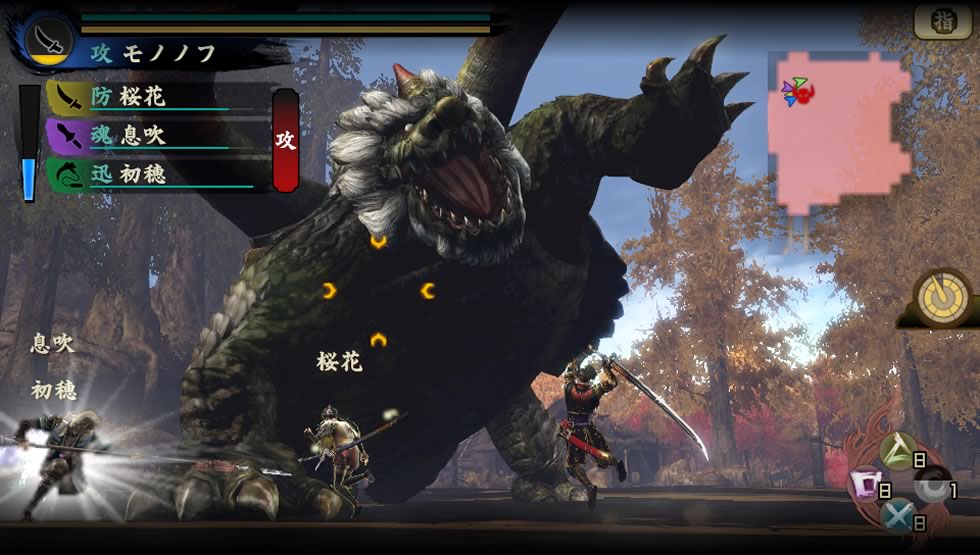The height and width of the screenshot is (555, 980).
Task: Click the player weapon icon beside モノノフ
Action: pos(46,39)
